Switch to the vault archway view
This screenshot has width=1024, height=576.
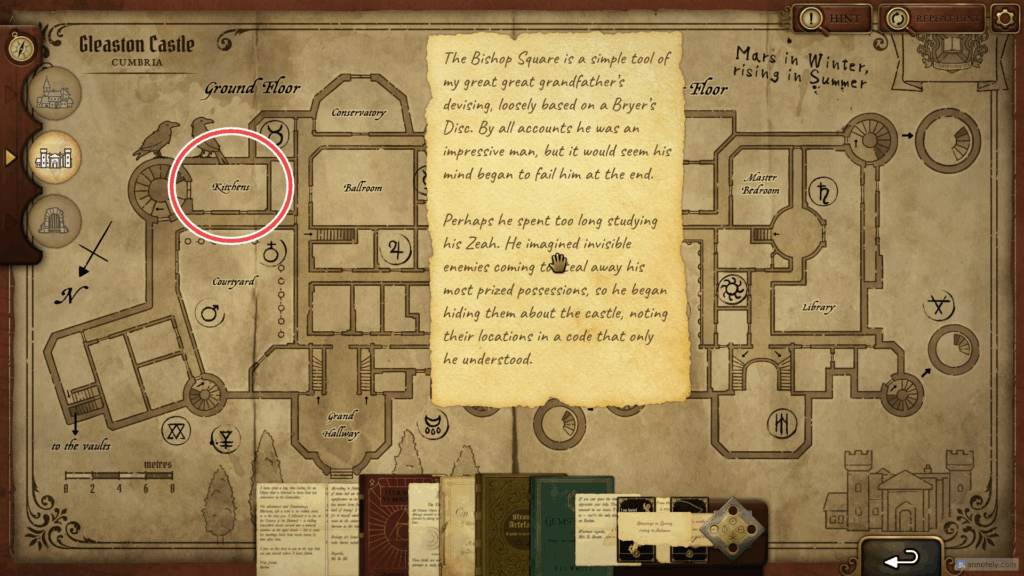(56, 220)
